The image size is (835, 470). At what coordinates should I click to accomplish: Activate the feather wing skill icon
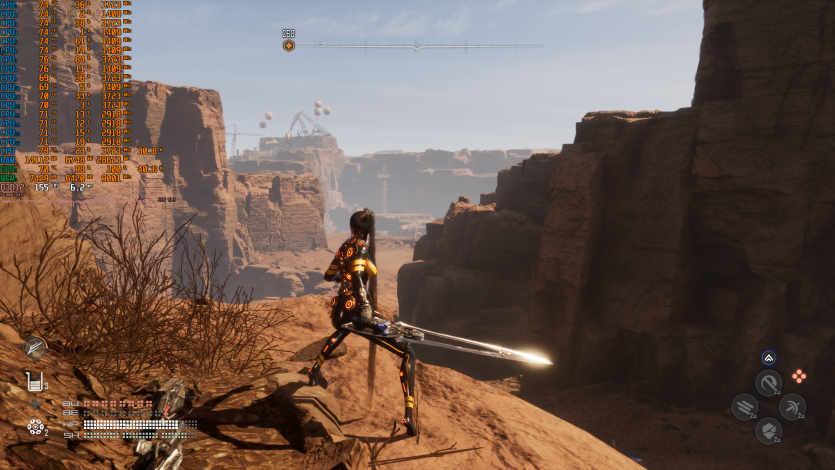pyautogui.click(x=36, y=347)
